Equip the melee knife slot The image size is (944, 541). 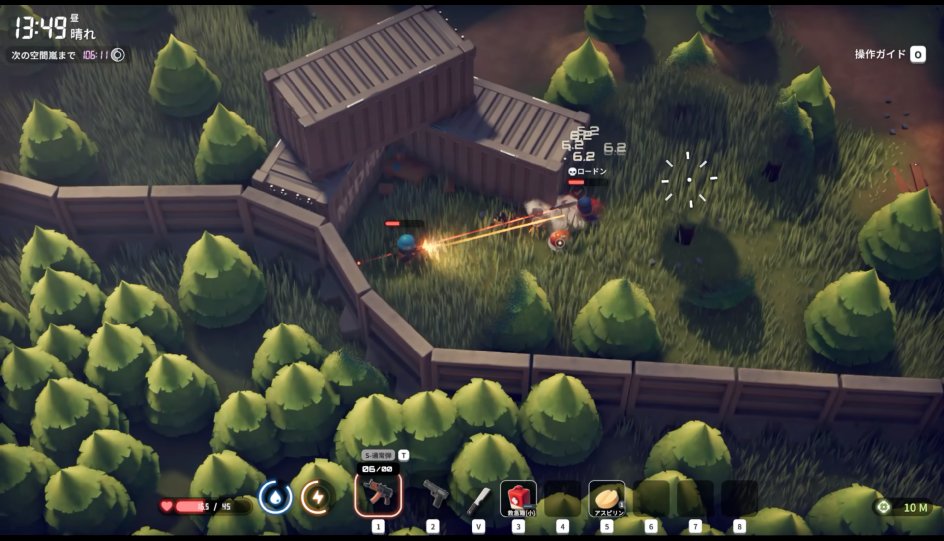click(x=478, y=497)
